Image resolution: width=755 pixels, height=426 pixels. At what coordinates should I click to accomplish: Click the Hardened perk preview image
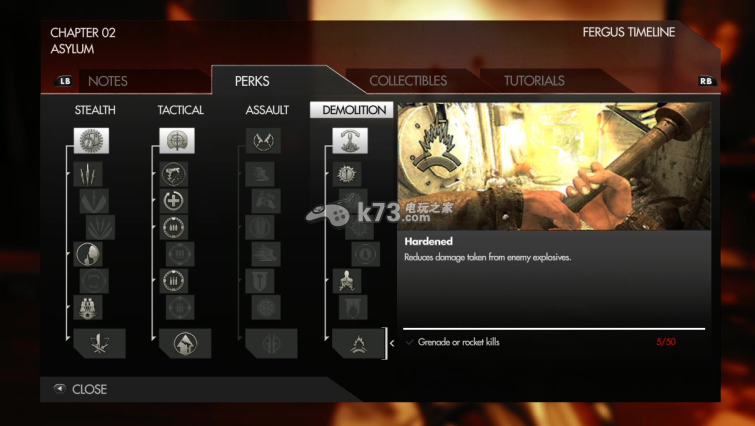tap(554, 167)
